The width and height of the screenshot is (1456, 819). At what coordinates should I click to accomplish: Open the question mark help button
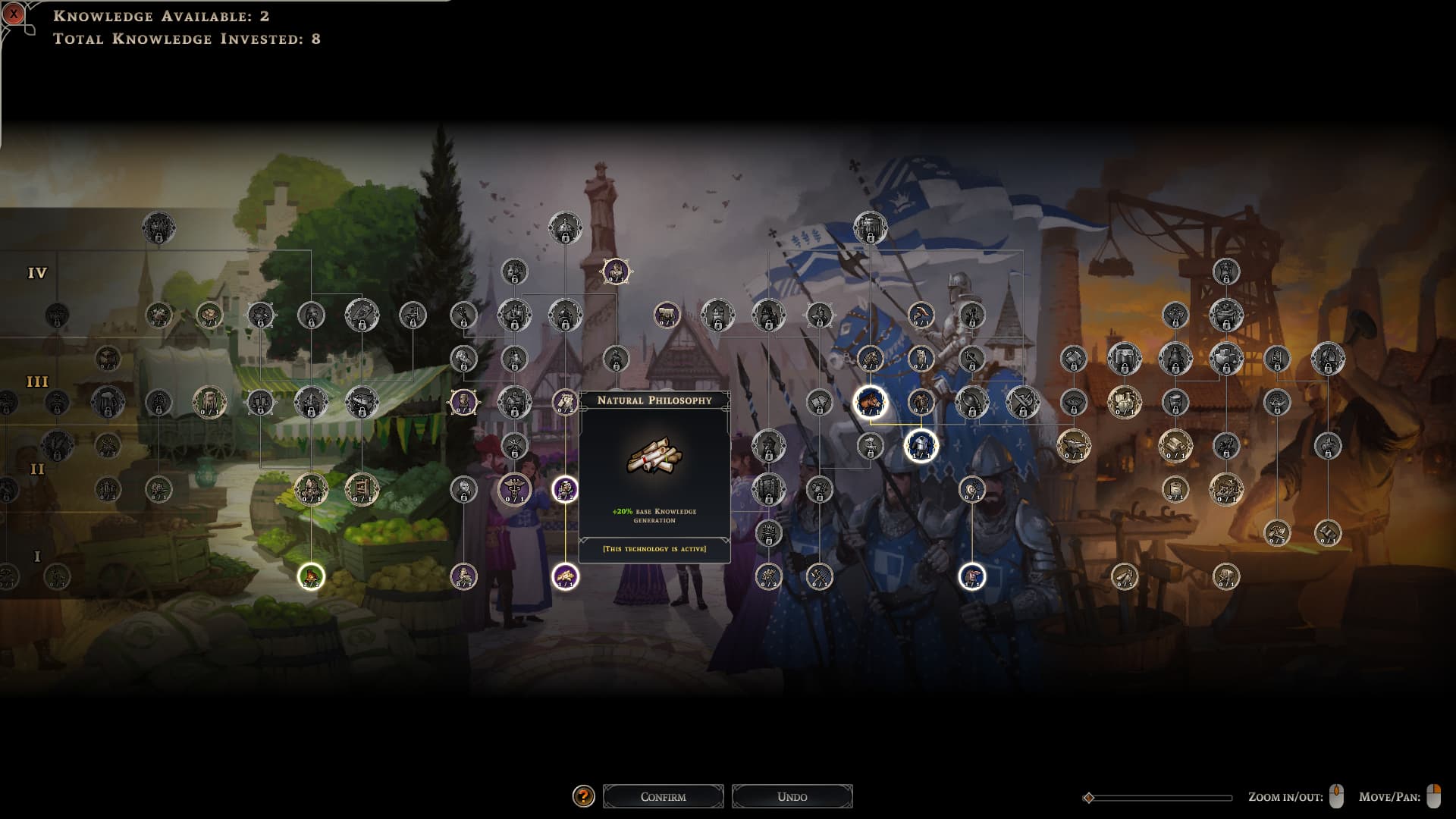pyautogui.click(x=582, y=796)
